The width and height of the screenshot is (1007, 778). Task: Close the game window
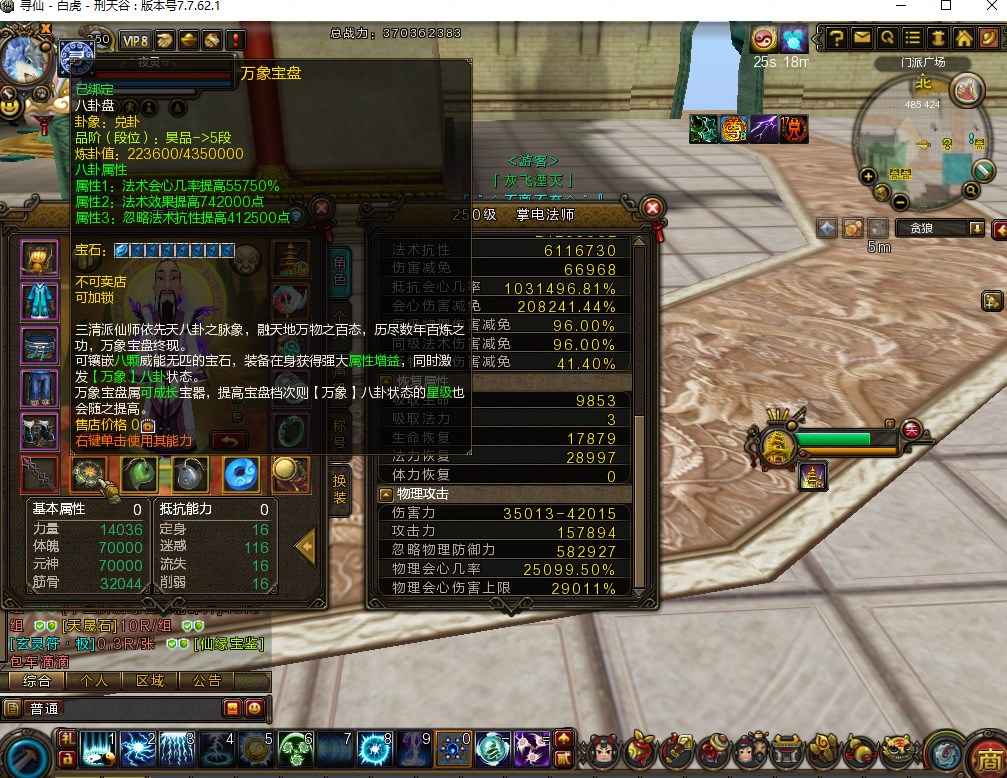[988, 6]
